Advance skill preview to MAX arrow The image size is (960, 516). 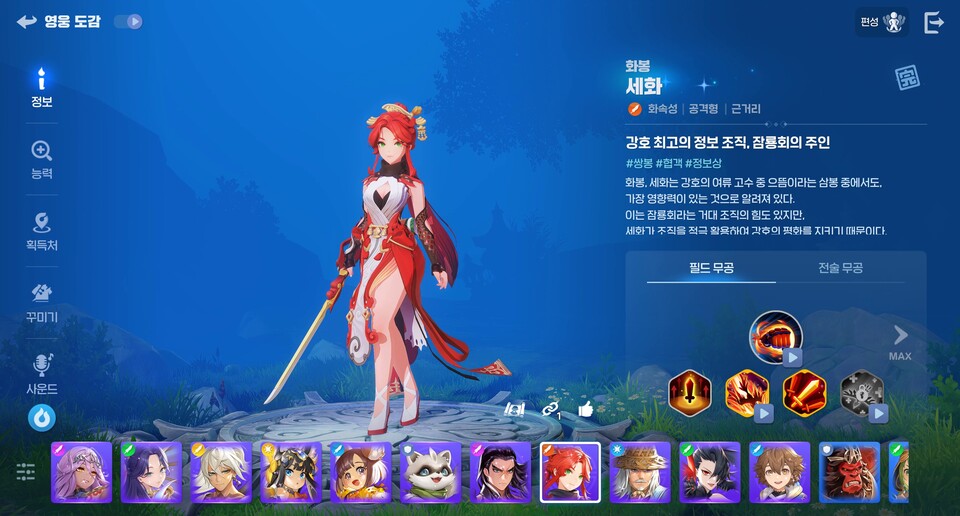900,341
